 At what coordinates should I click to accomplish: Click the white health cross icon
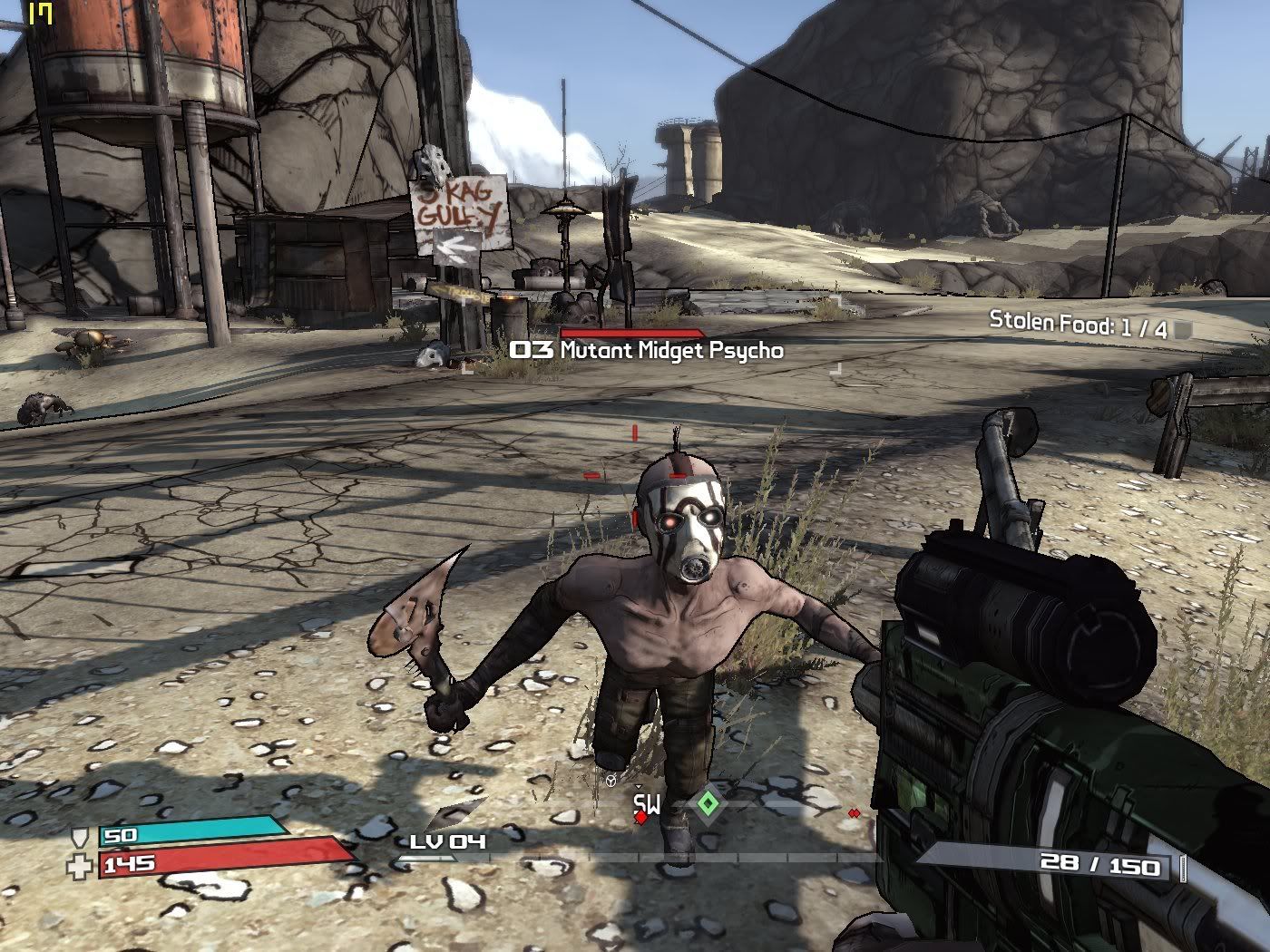(81, 866)
